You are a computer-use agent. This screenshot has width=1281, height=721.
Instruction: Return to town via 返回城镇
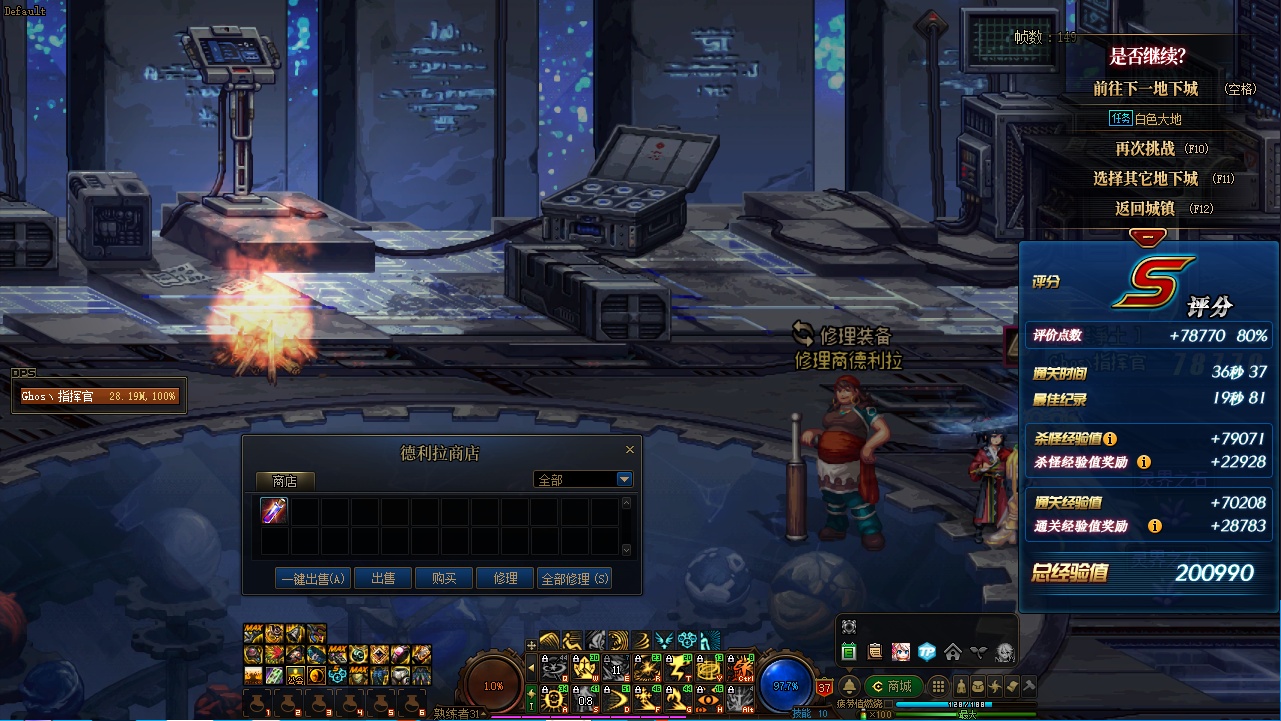click(1145, 209)
